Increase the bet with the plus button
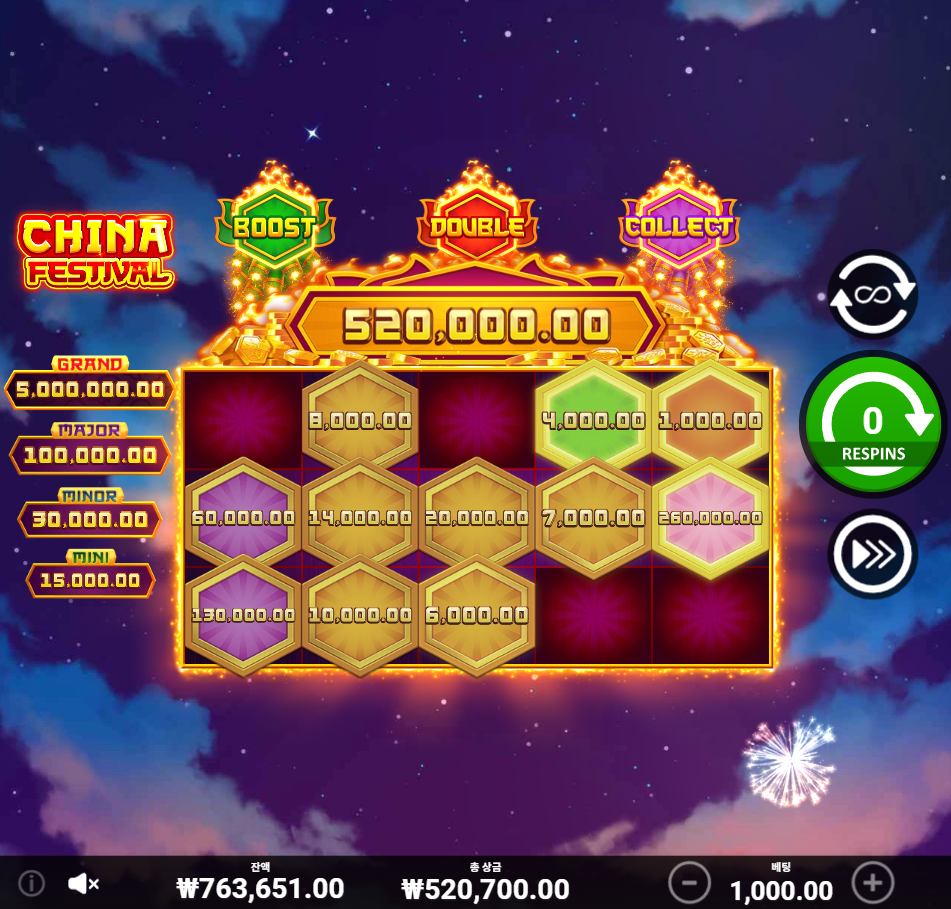This screenshot has height=909, width=951. tap(872, 883)
